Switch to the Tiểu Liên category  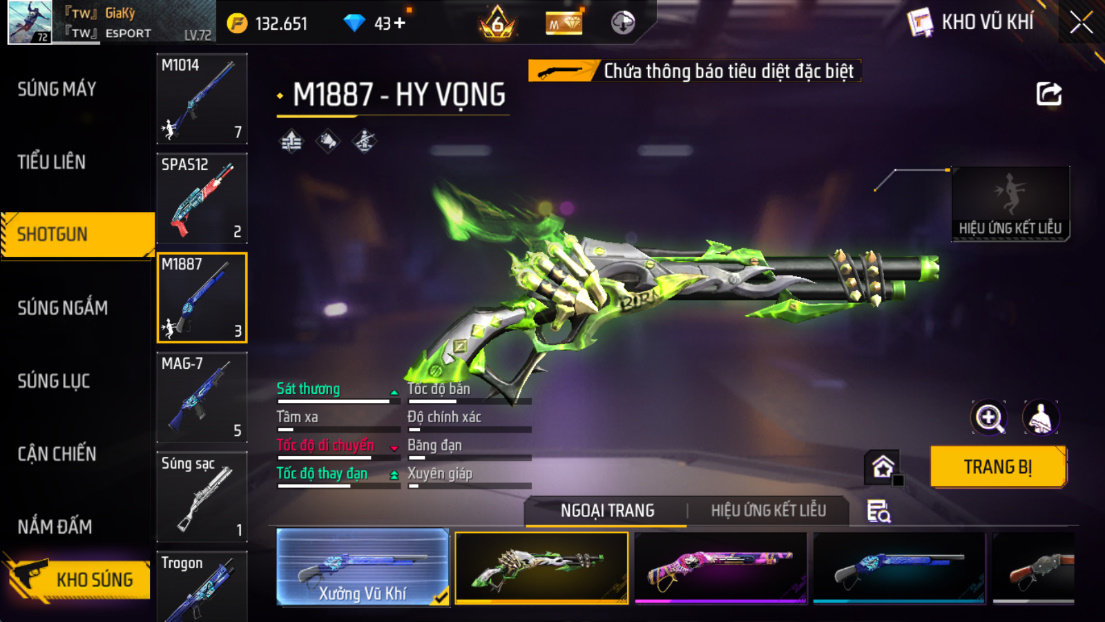click(52, 162)
